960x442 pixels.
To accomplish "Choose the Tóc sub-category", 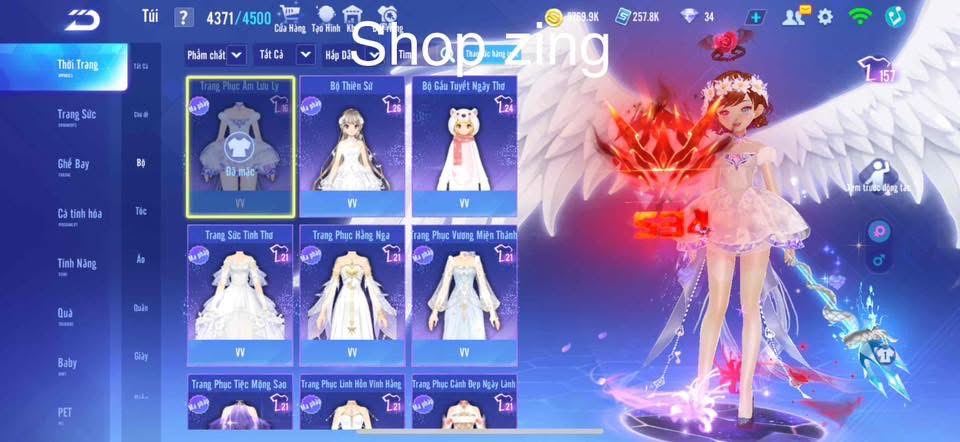I will click(x=140, y=211).
